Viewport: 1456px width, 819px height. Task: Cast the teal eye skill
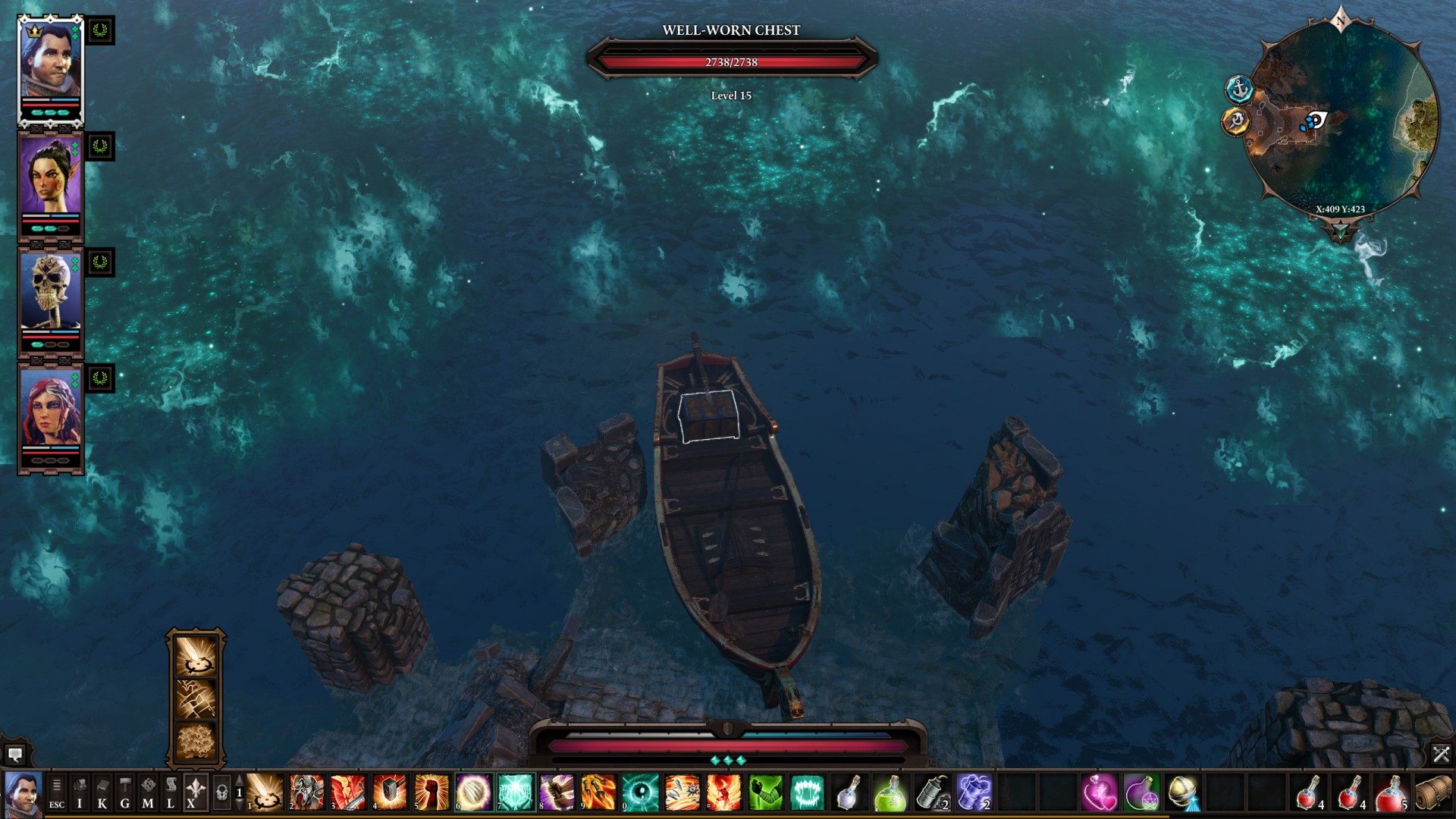pos(640,792)
